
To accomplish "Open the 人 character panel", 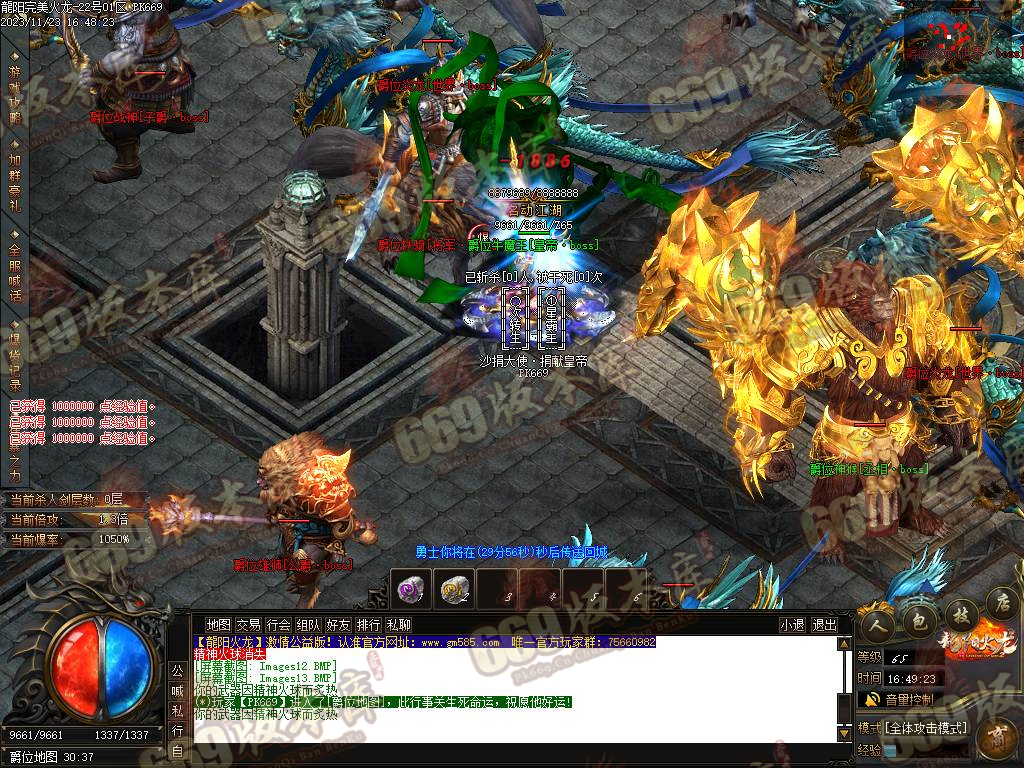I will (x=877, y=623).
